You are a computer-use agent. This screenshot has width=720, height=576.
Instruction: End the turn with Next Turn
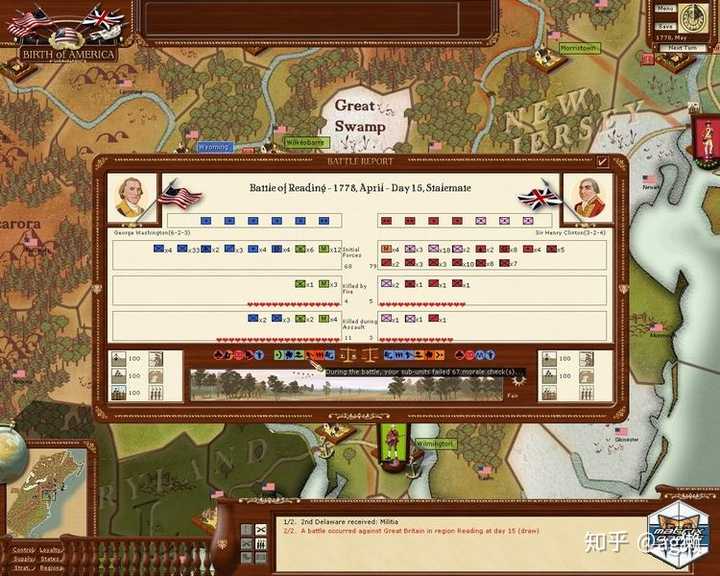684,47
